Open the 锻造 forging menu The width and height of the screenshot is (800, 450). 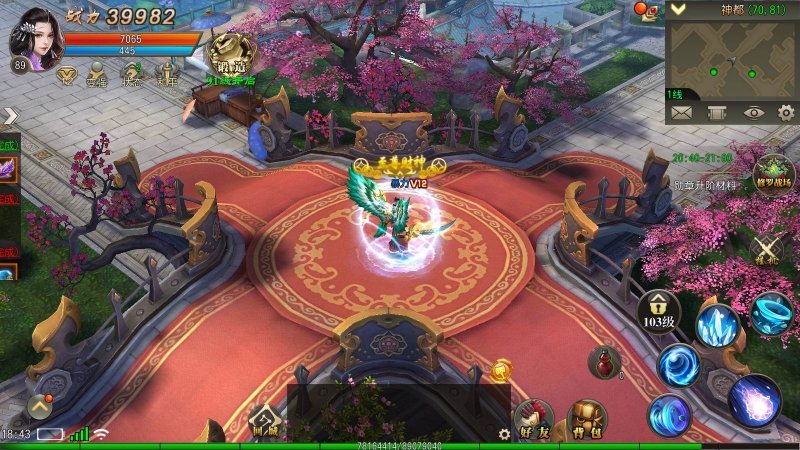[x=228, y=54]
